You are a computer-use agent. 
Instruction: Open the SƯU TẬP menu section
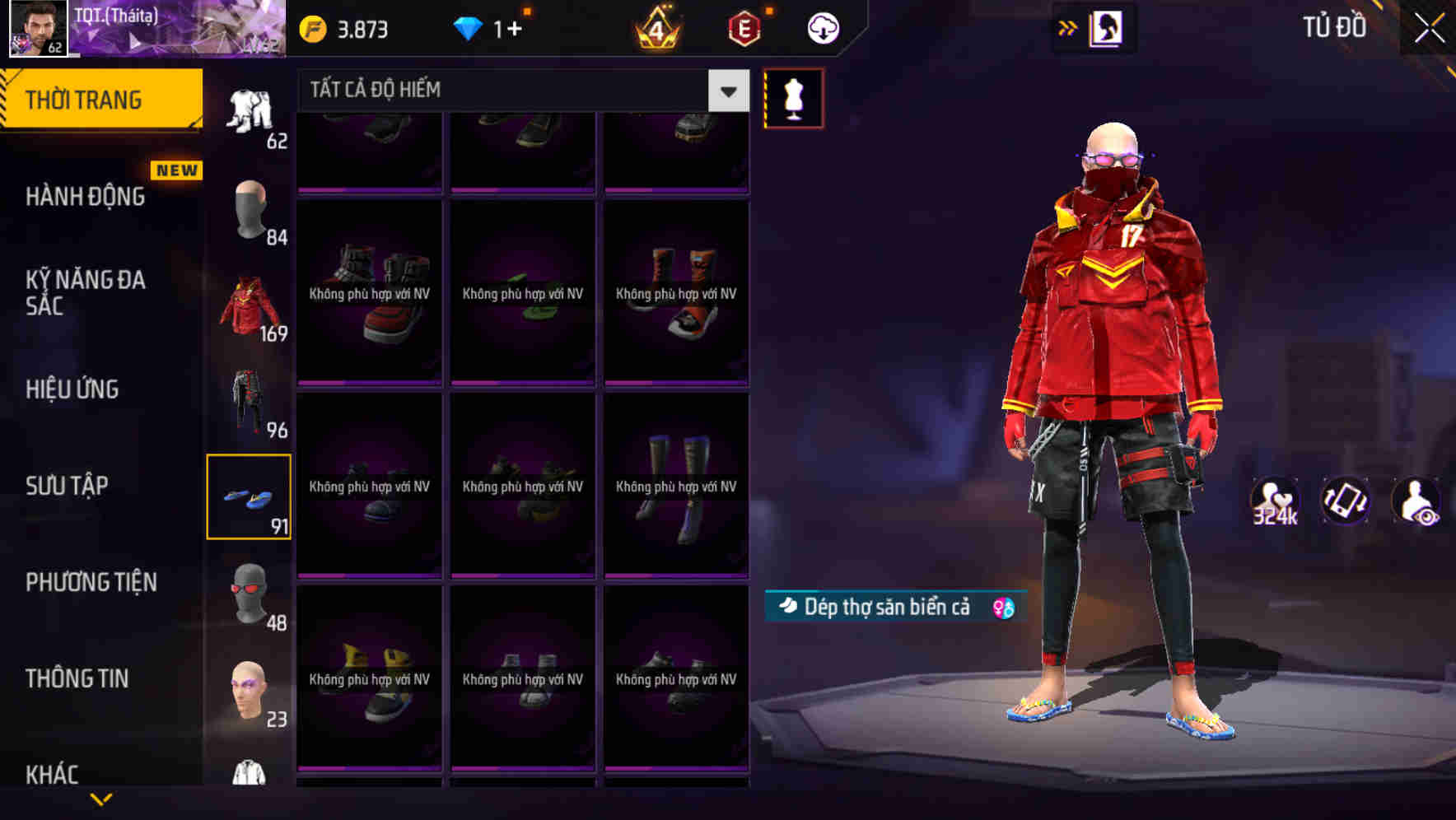[x=68, y=486]
